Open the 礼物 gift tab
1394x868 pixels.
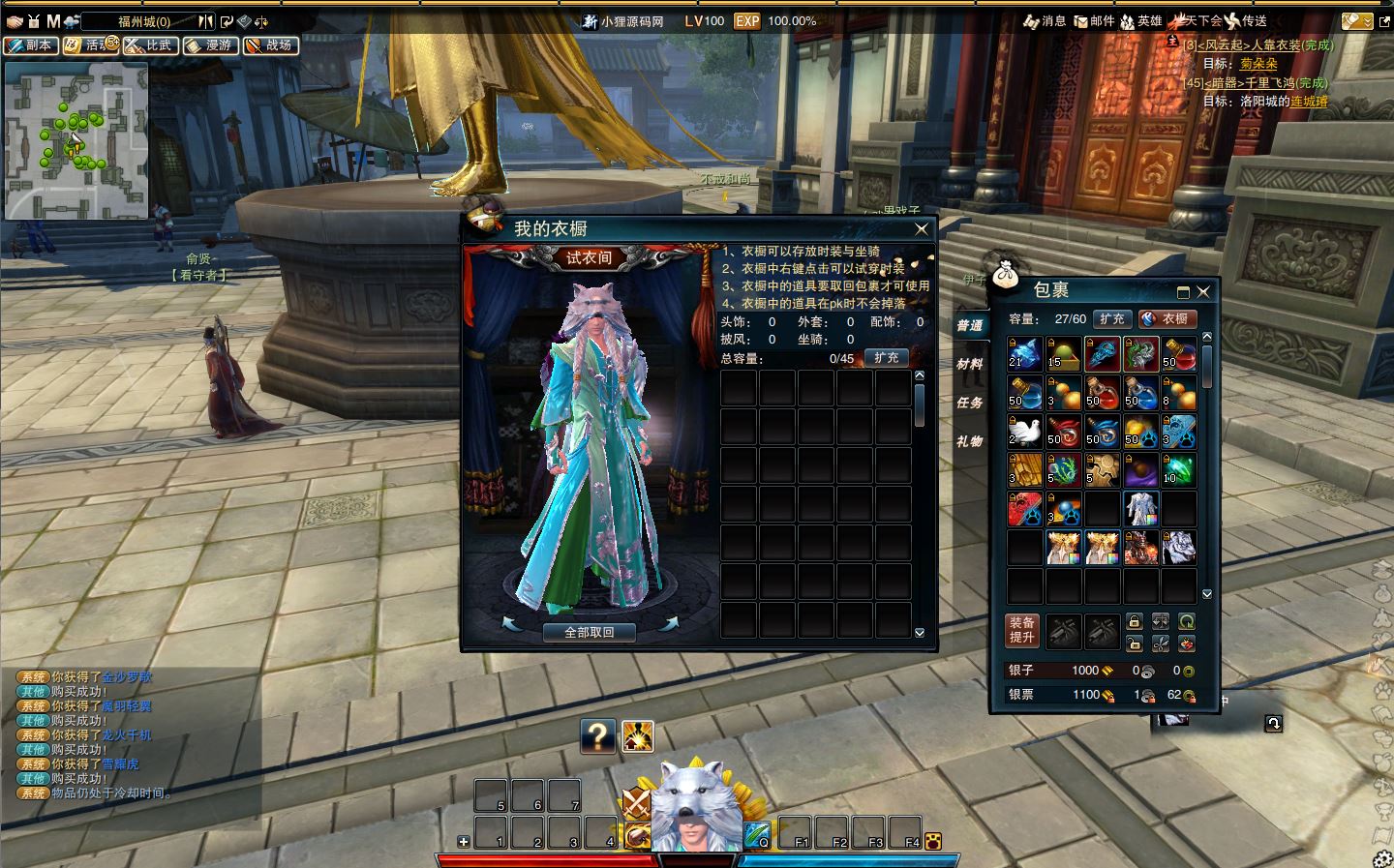tap(970, 441)
